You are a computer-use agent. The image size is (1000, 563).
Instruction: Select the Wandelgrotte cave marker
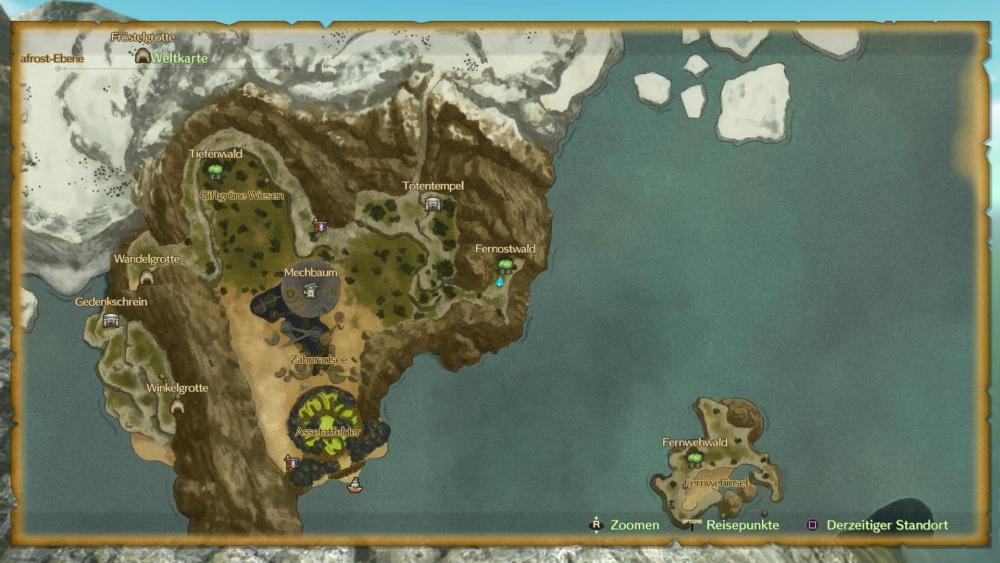click(x=146, y=277)
